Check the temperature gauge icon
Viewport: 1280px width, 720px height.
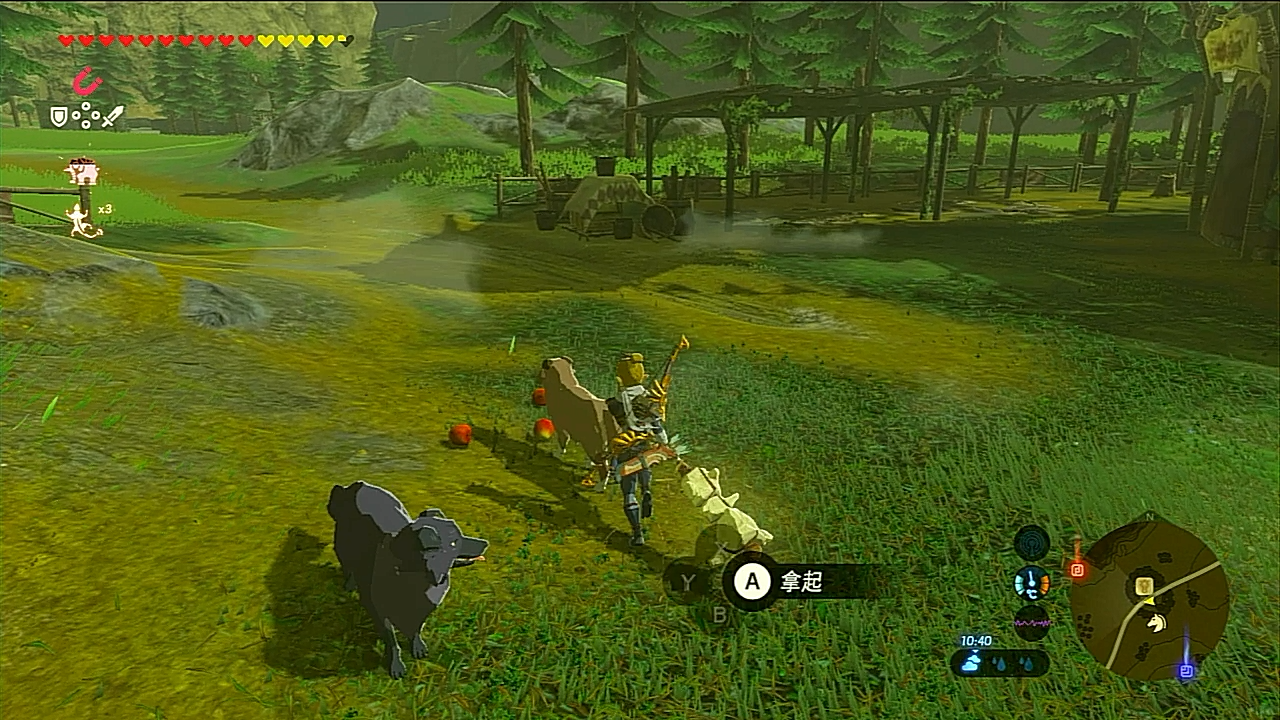[x=1031, y=583]
